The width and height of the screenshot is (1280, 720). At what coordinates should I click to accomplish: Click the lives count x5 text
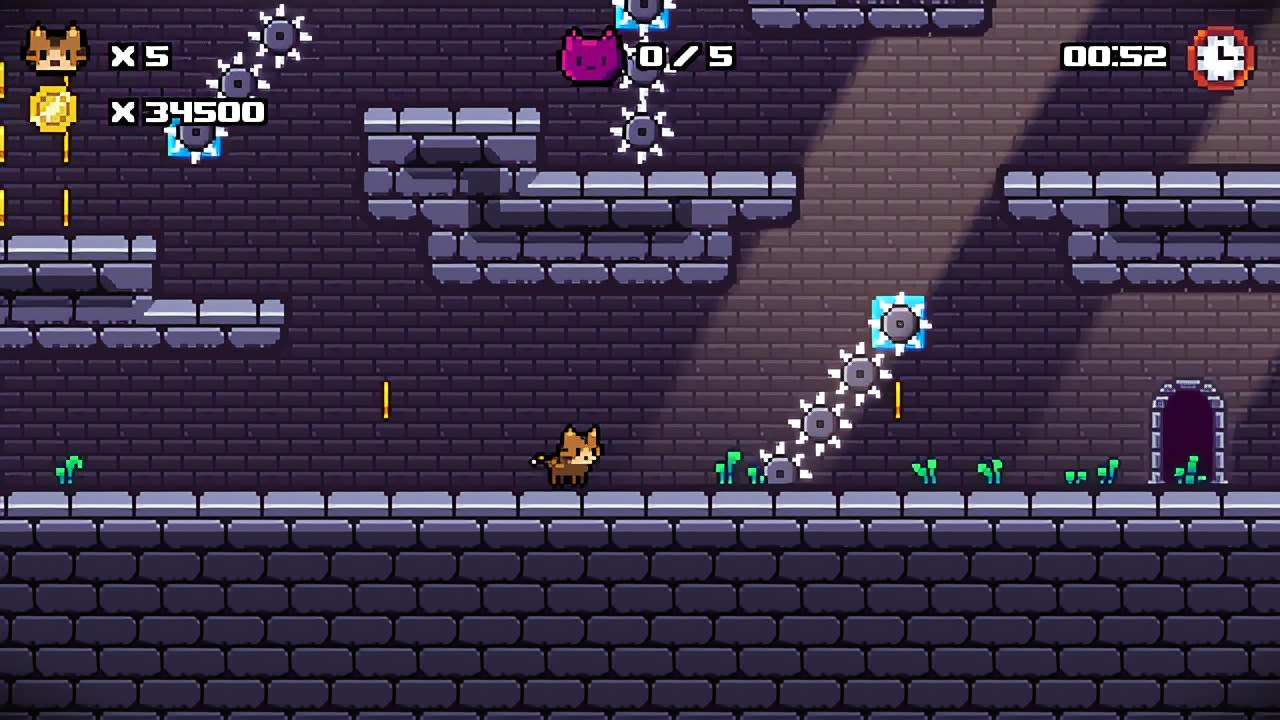[140, 56]
